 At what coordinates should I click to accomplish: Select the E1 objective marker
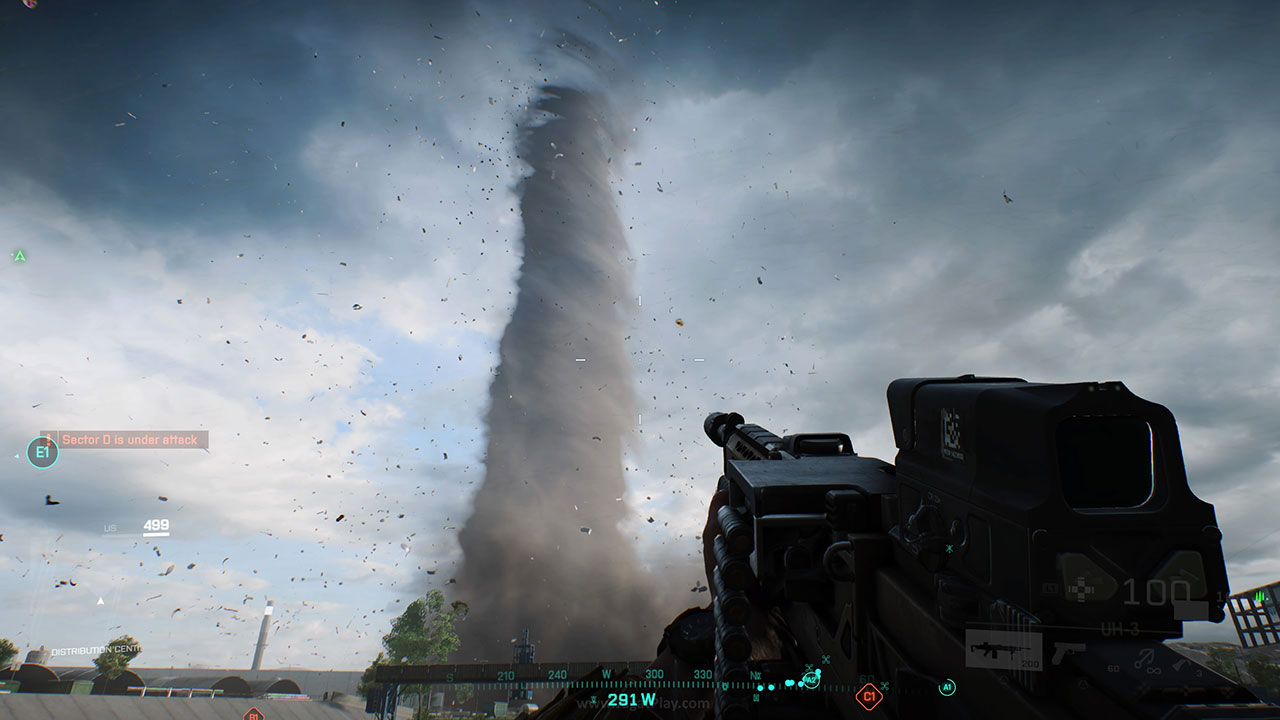click(42, 453)
